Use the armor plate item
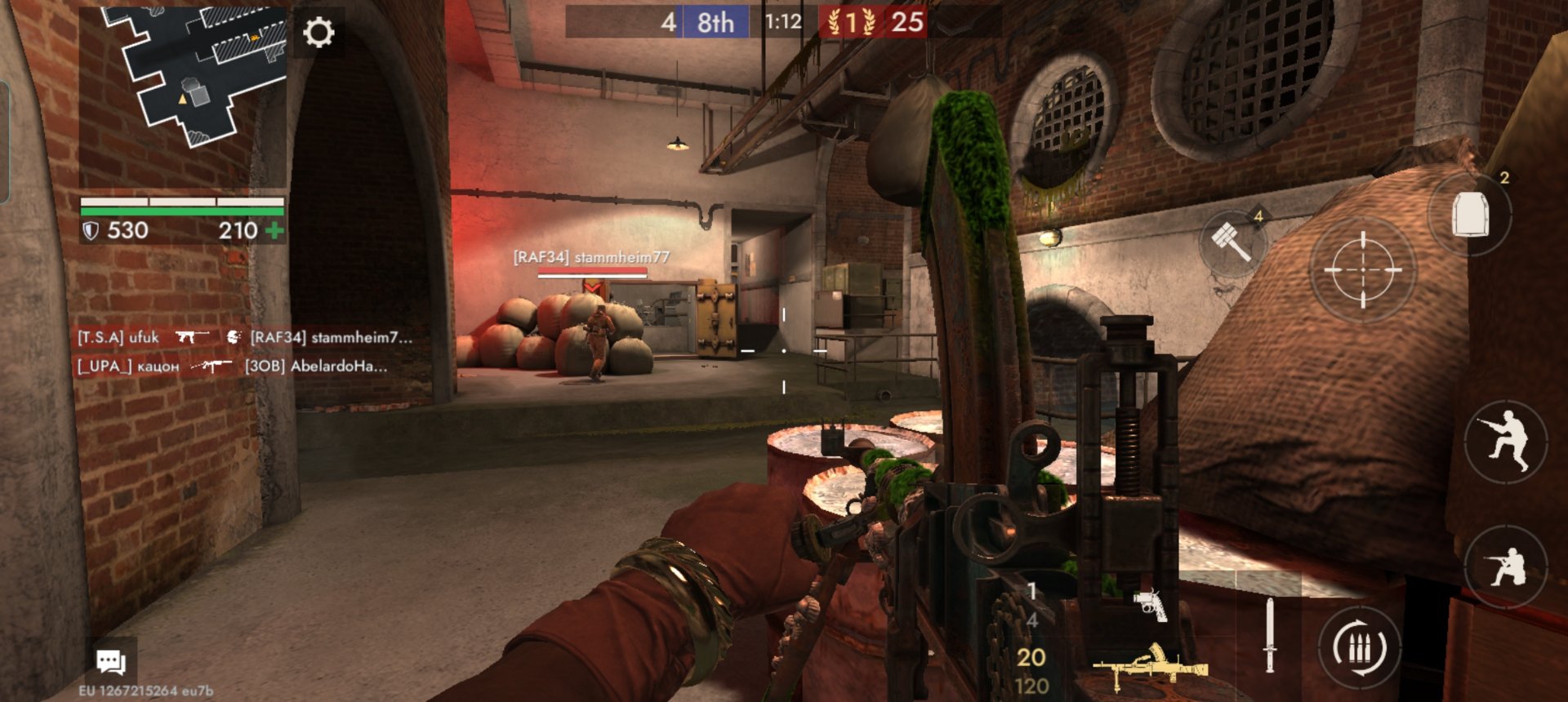 (1470, 214)
